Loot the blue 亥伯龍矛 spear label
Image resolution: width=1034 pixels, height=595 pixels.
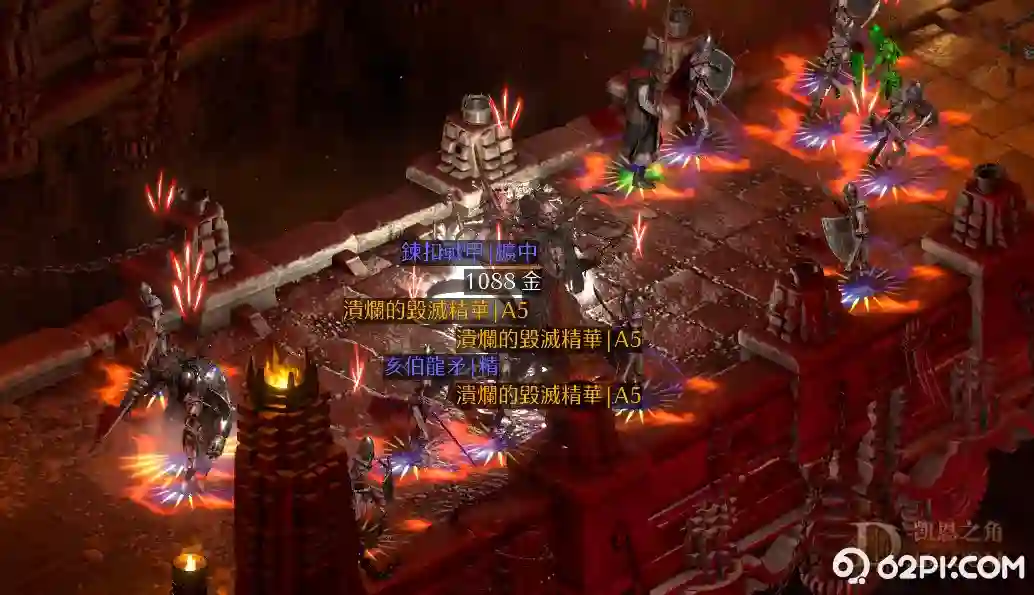[441, 366]
